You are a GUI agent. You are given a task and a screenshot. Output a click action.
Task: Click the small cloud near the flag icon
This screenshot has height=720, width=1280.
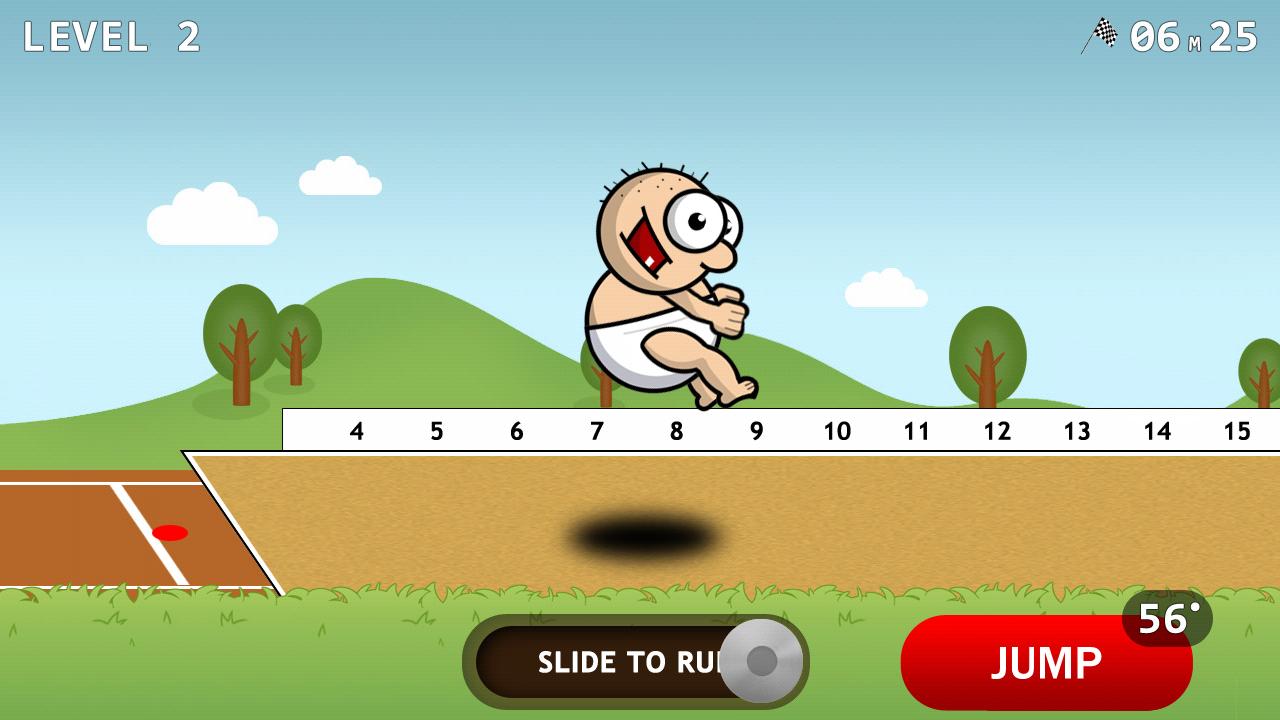885,285
